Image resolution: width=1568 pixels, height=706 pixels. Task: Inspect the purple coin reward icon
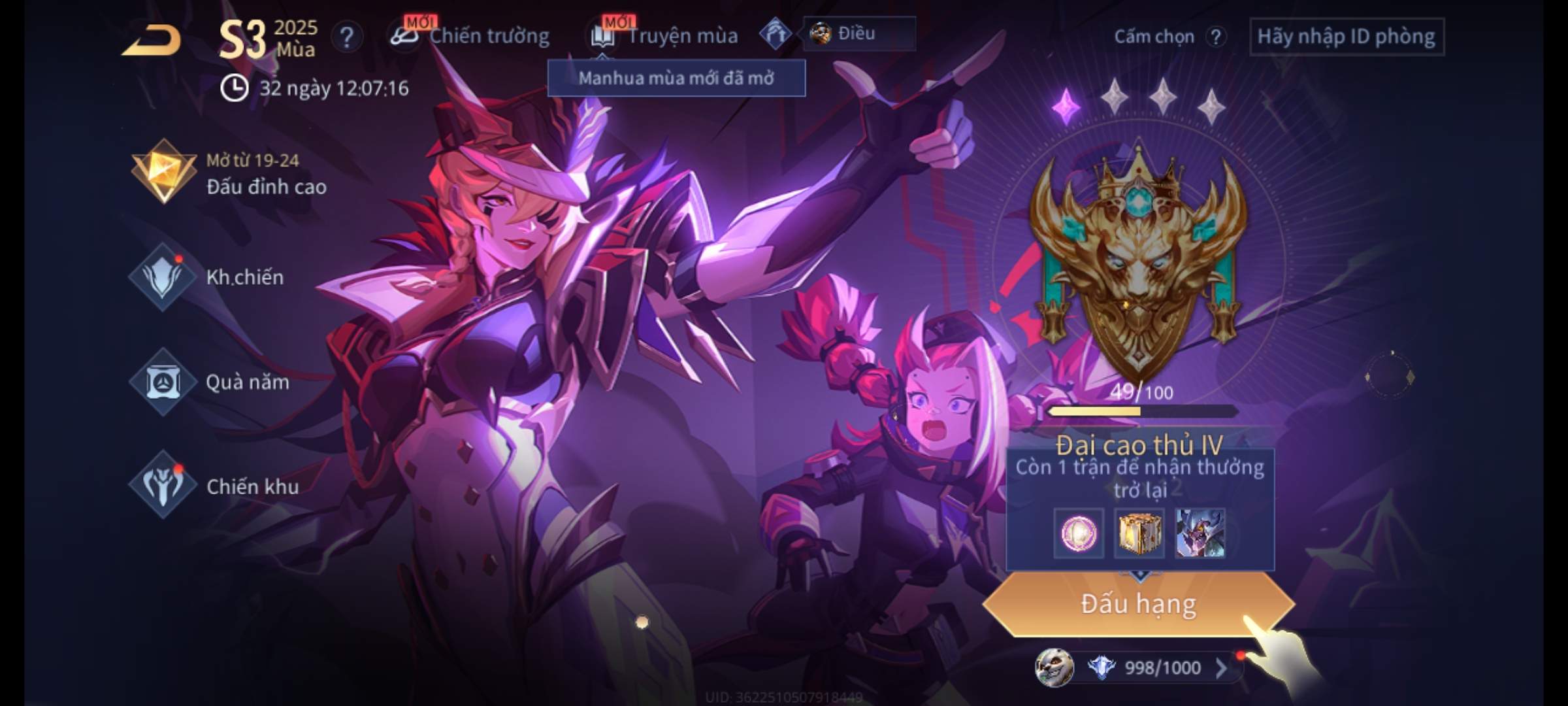1079,534
